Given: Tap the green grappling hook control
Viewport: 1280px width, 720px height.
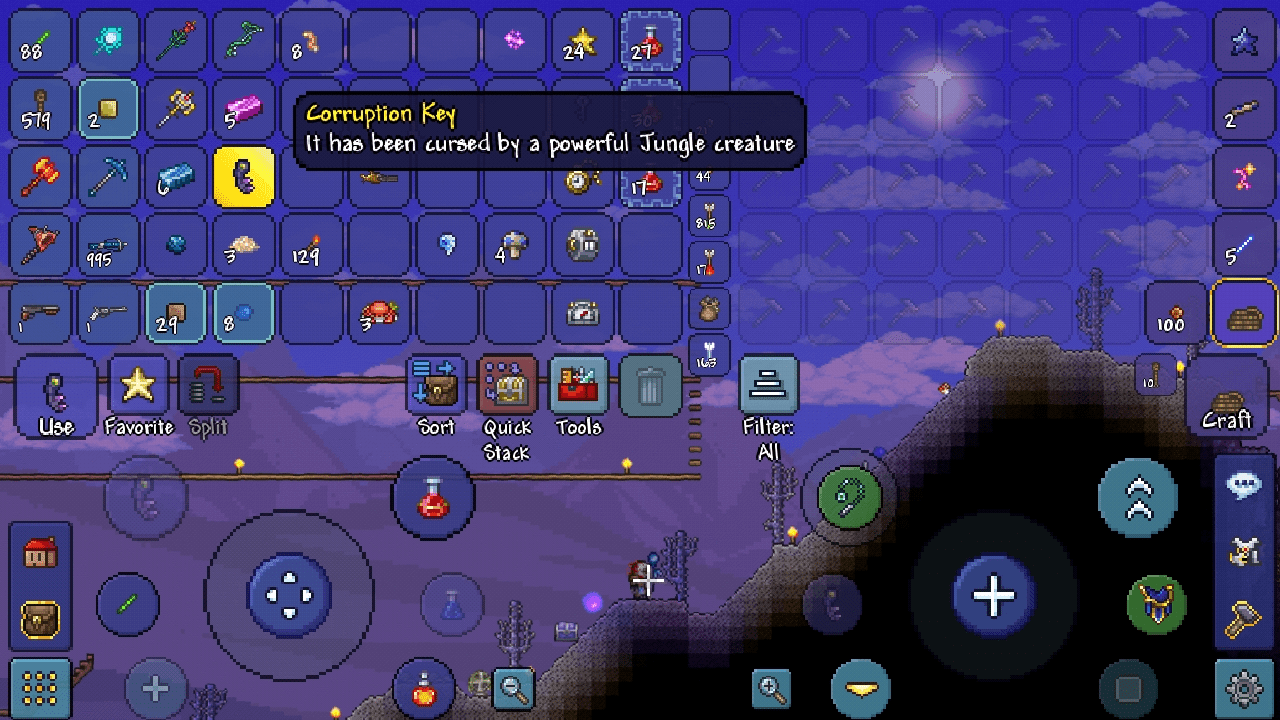Looking at the screenshot, I should 846,497.
